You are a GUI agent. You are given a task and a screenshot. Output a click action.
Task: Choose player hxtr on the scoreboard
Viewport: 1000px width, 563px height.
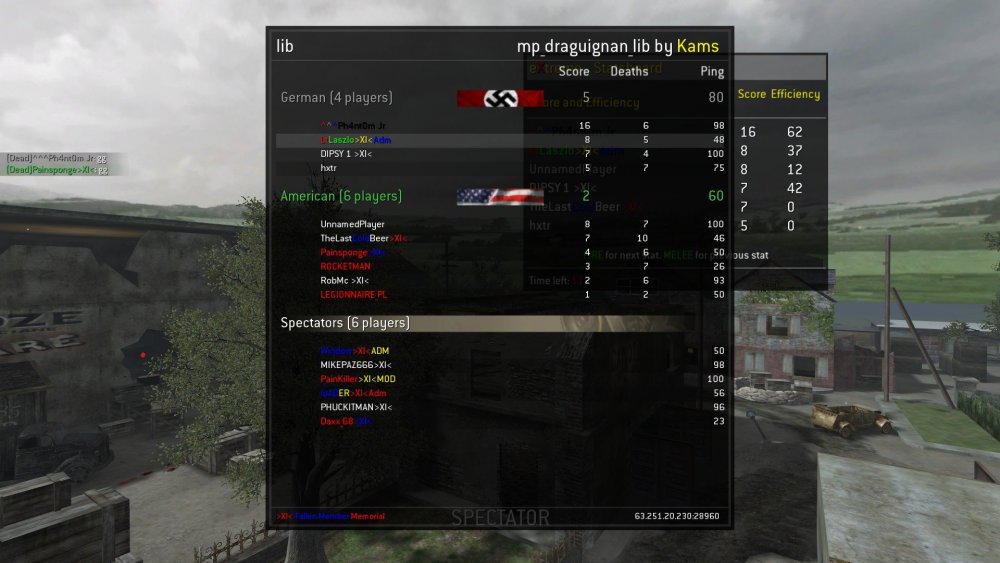pos(328,168)
